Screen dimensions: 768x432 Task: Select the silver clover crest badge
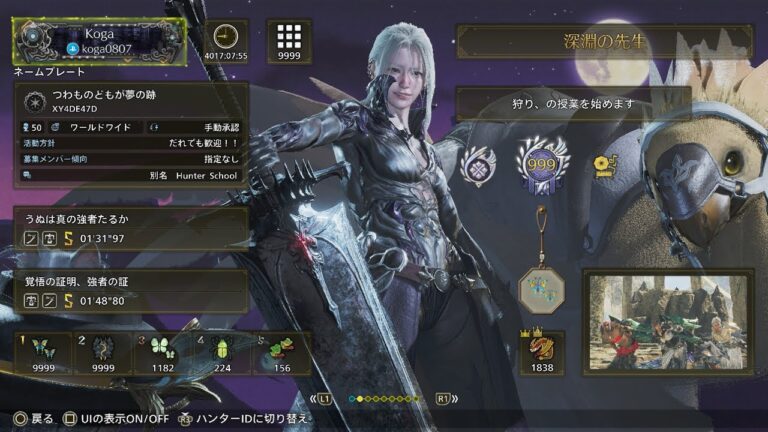479,165
